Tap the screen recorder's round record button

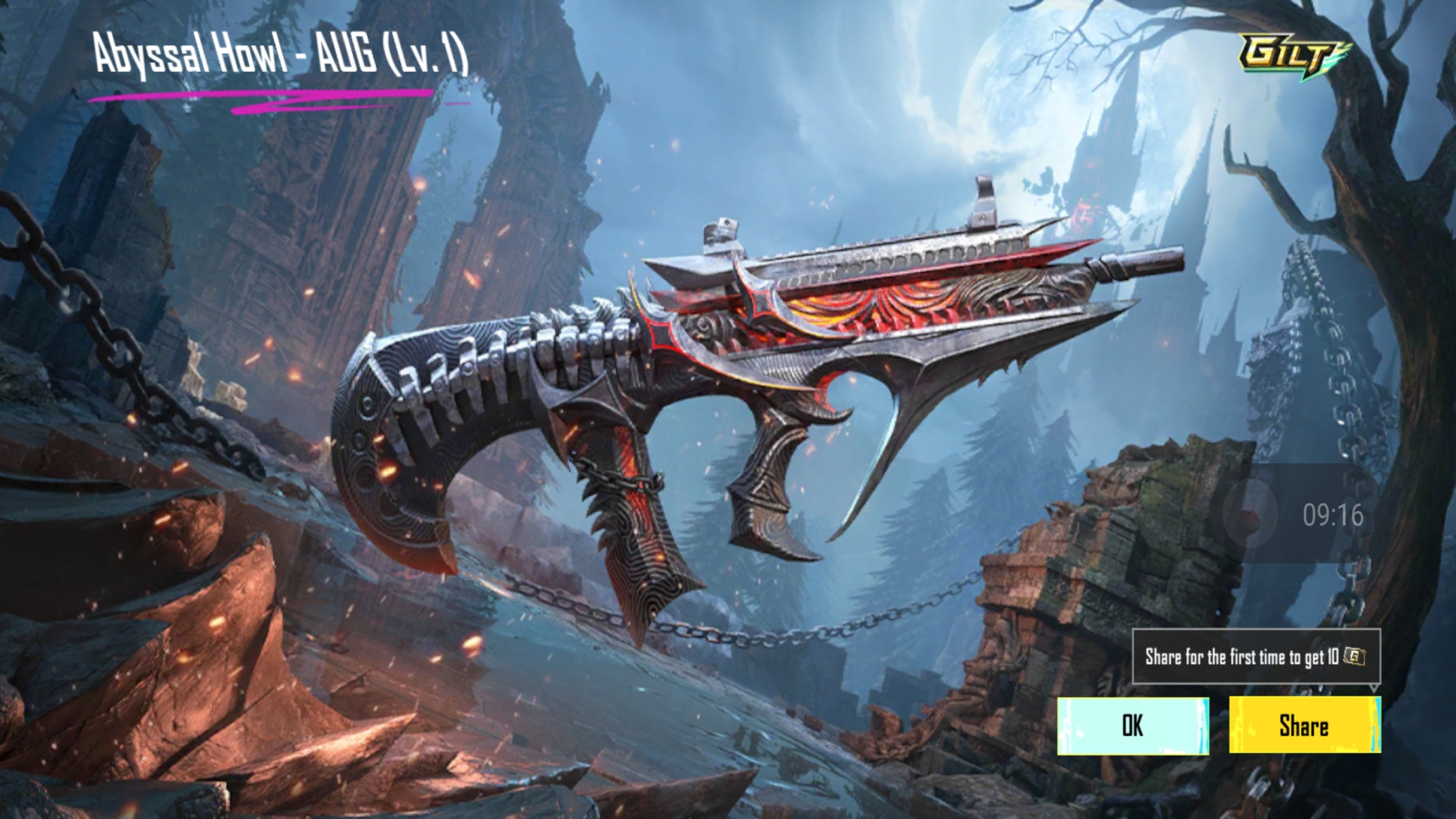coord(1250,514)
